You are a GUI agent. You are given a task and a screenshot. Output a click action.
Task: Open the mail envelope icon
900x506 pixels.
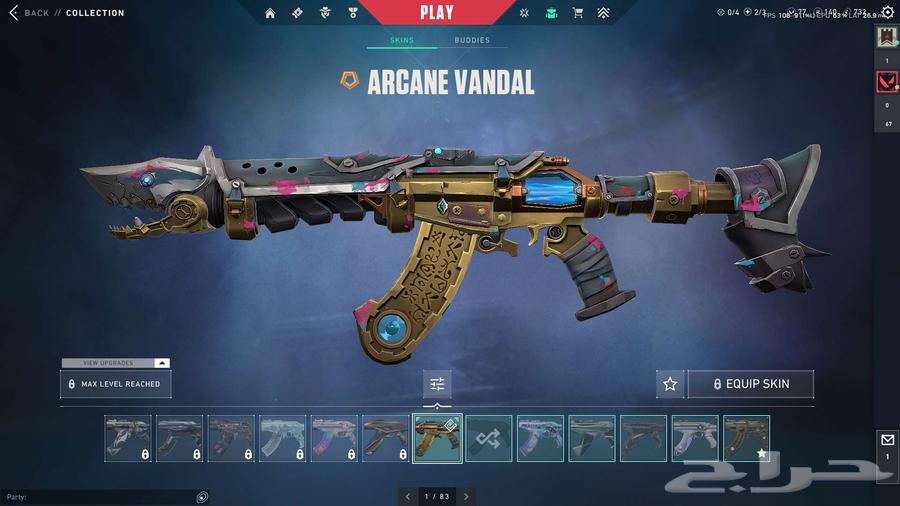coord(887,440)
